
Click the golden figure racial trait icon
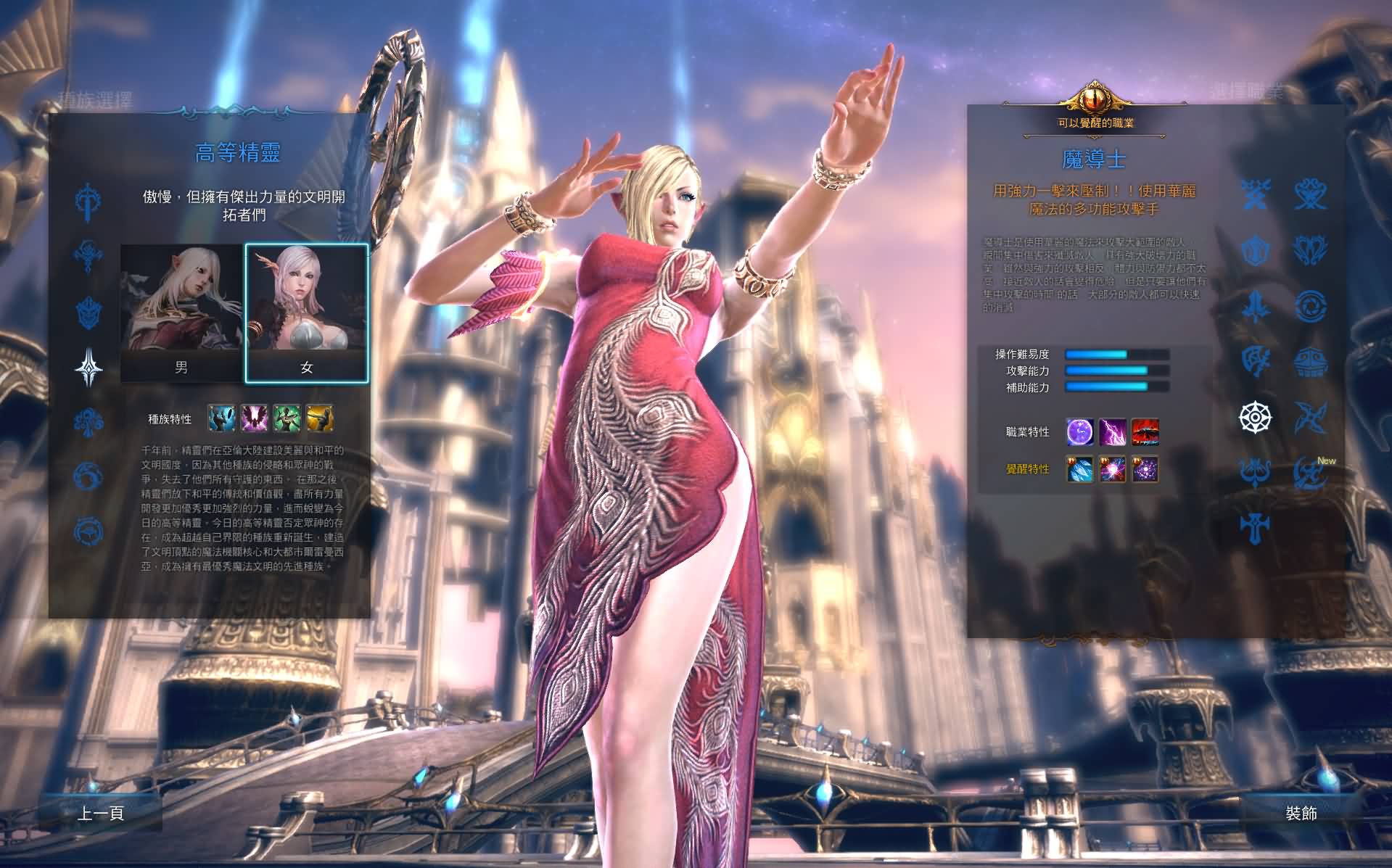pyautogui.click(x=319, y=418)
